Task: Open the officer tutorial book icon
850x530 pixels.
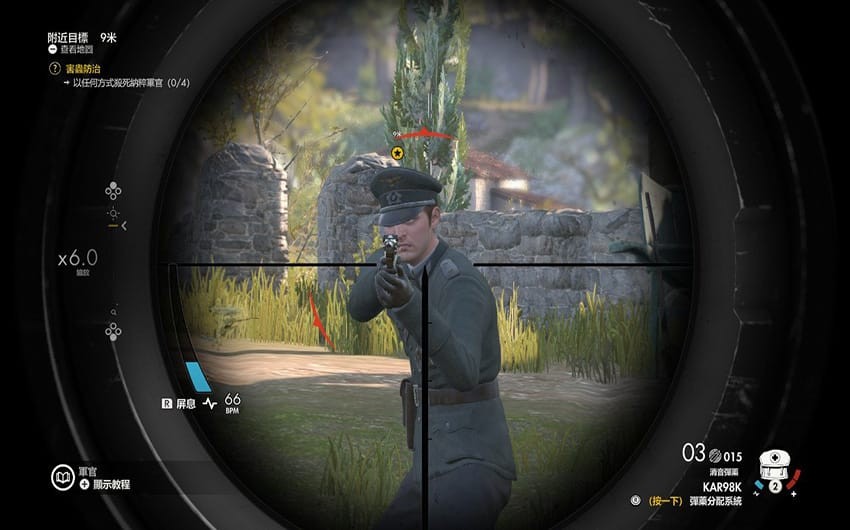Action: coord(62,476)
